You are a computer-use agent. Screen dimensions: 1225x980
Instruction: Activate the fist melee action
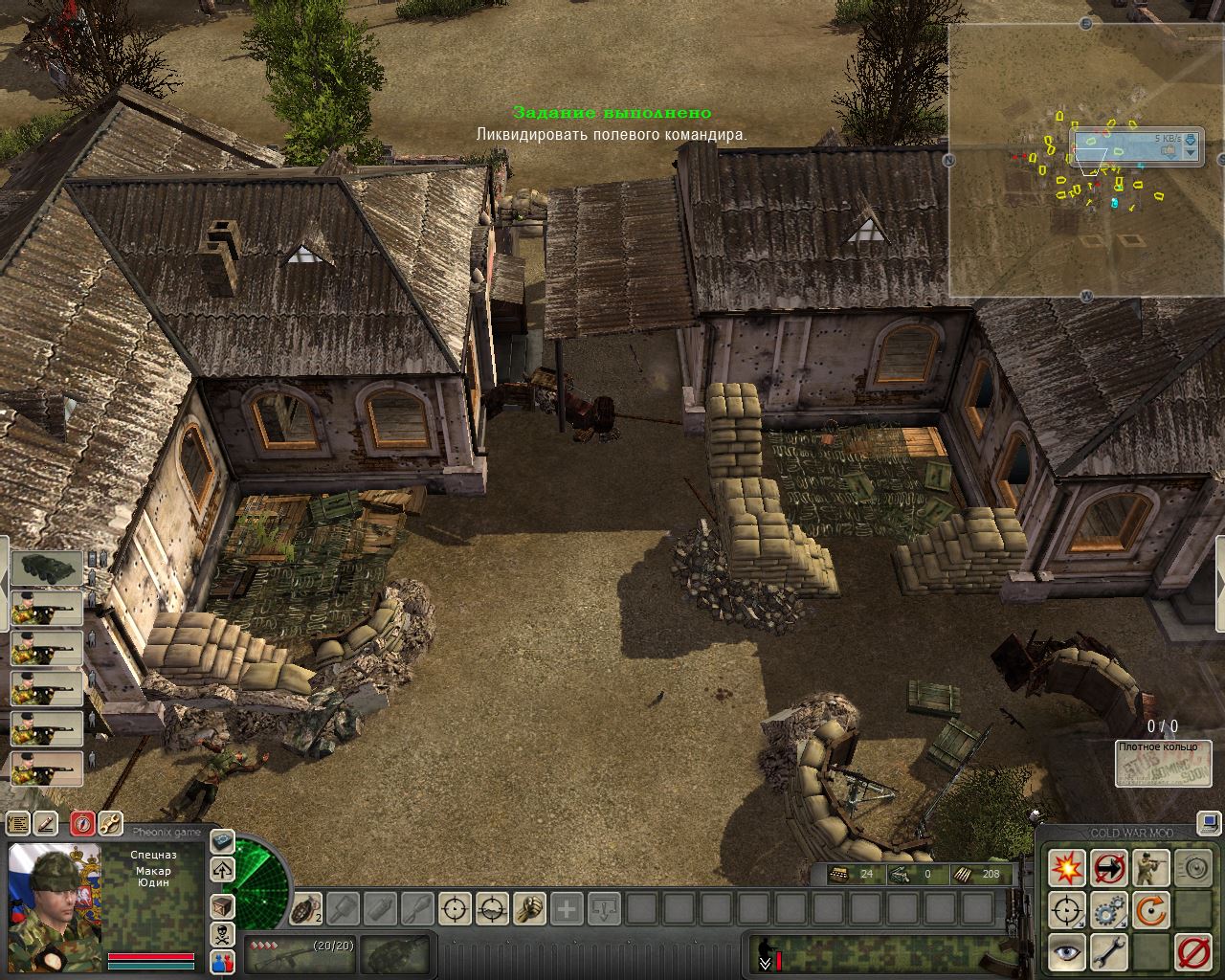tap(529, 907)
